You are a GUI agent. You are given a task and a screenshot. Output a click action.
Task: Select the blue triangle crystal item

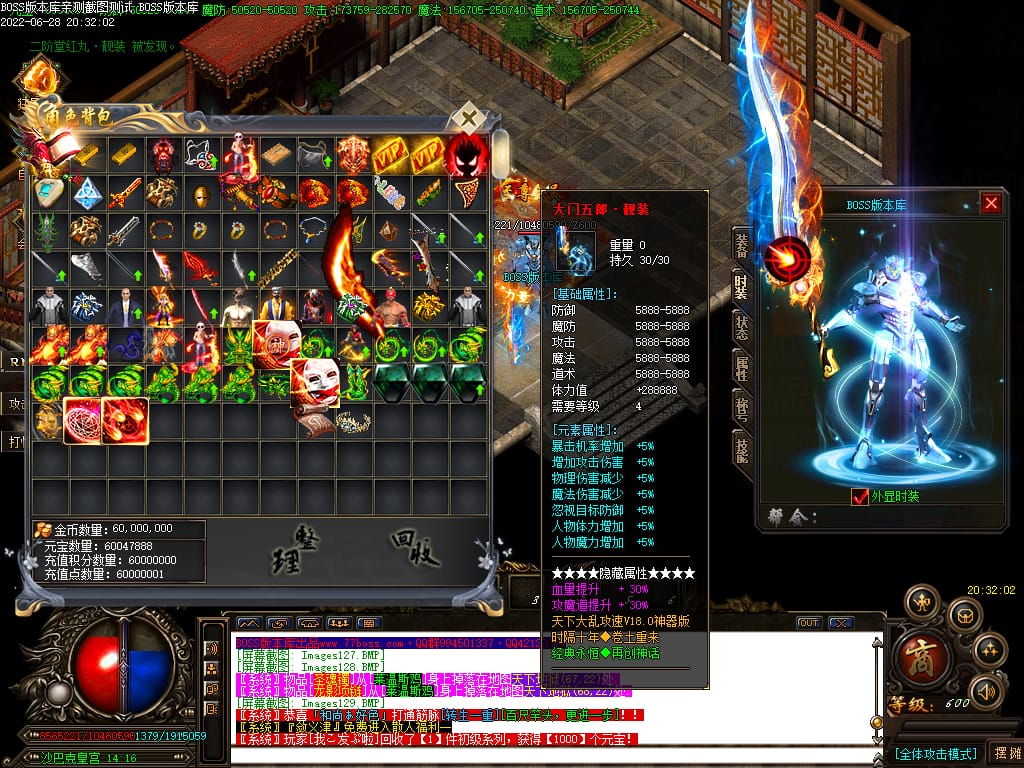tap(88, 193)
